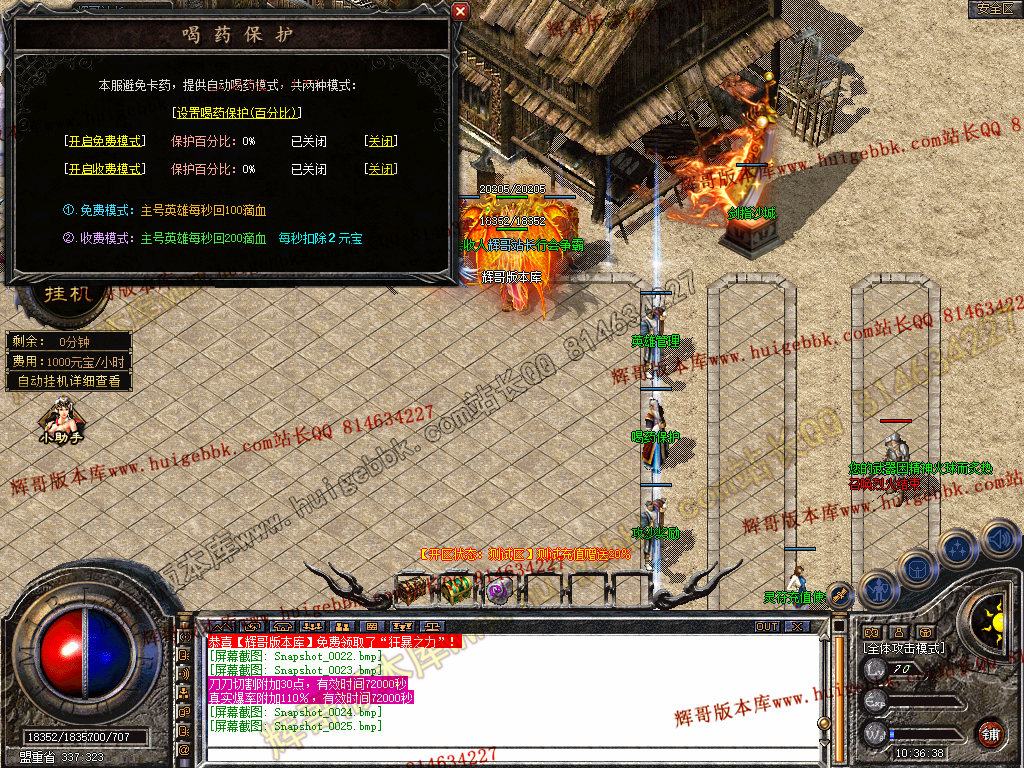Screen dimensions: 1024x768
Task: Click 关闭 on the paid mode row
Action: click(380, 169)
